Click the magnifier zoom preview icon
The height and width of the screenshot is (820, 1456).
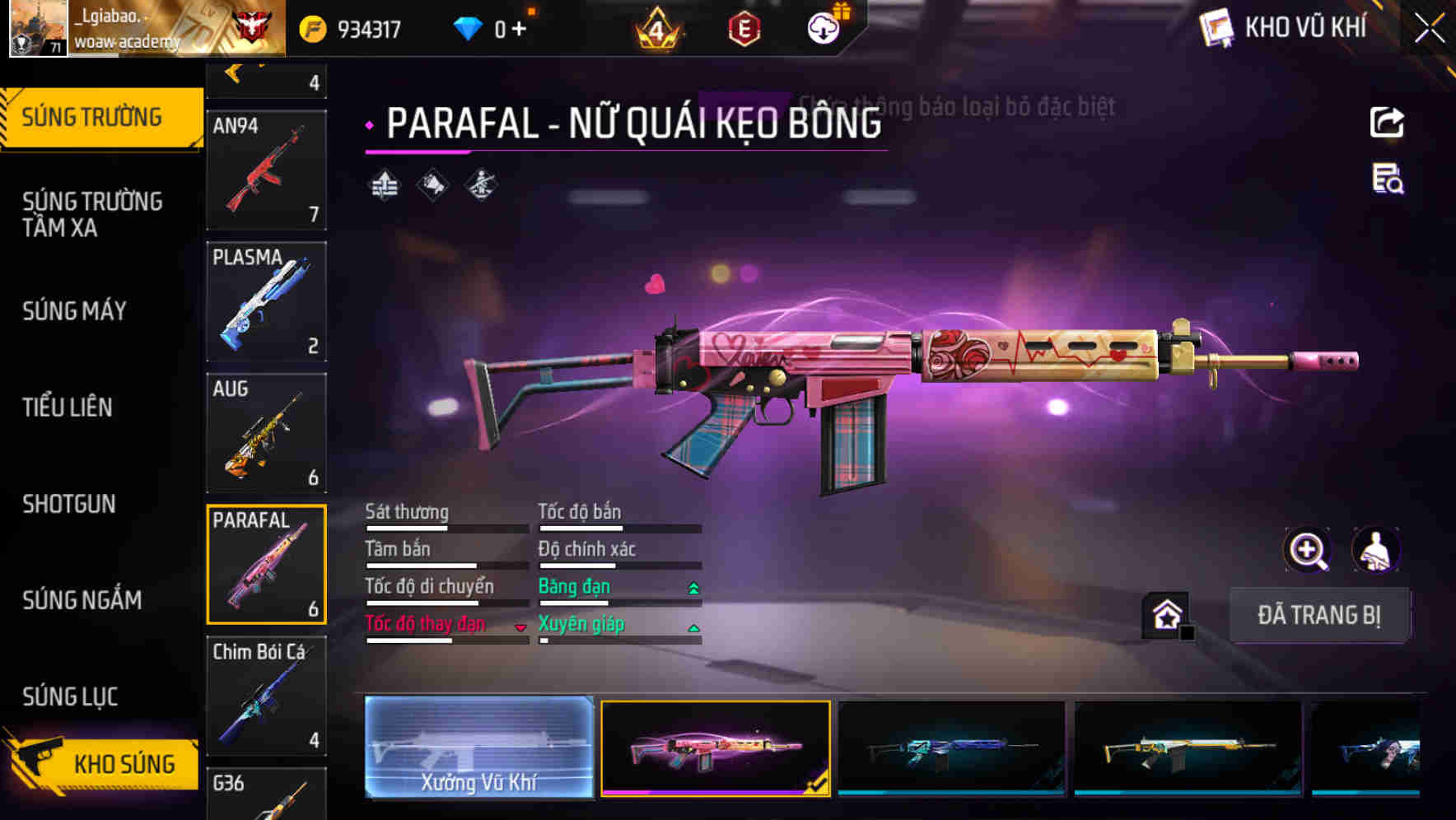(x=1308, y=550)
